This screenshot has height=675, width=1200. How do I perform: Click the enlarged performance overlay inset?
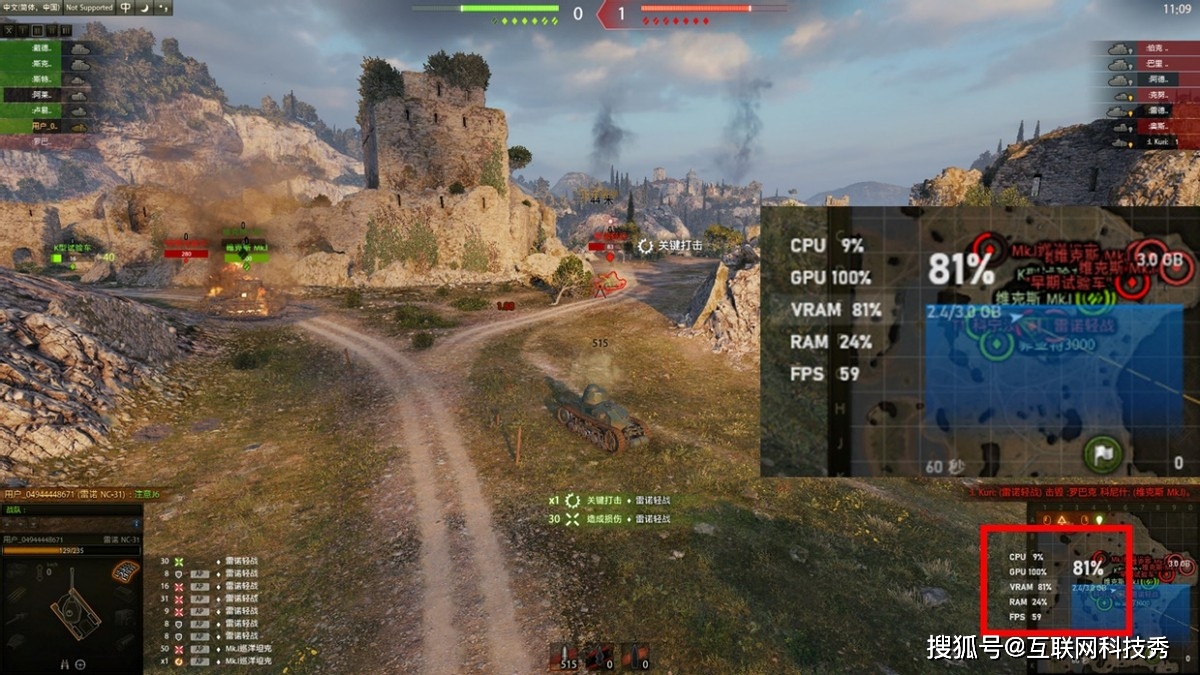point(978,340)
